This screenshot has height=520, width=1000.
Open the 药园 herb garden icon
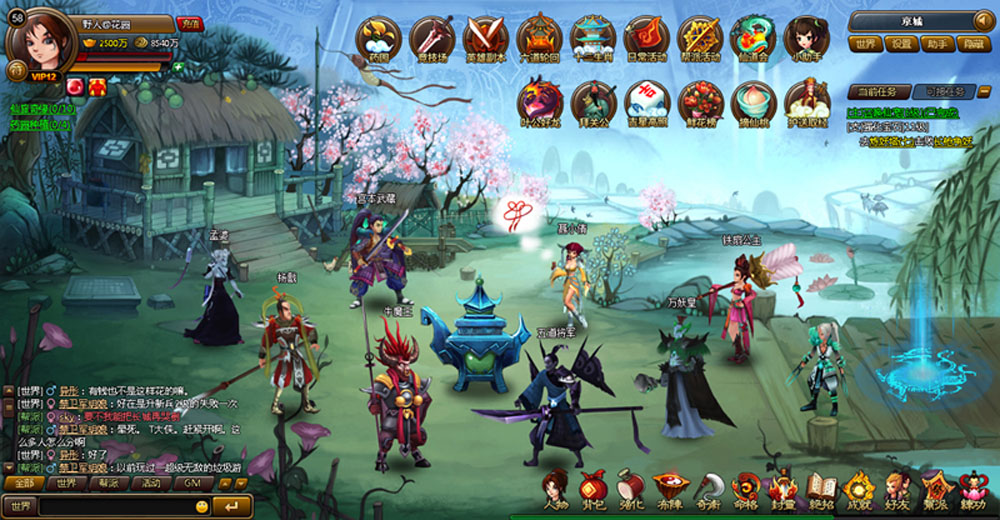pyautogui.click(x=378, y=37)
